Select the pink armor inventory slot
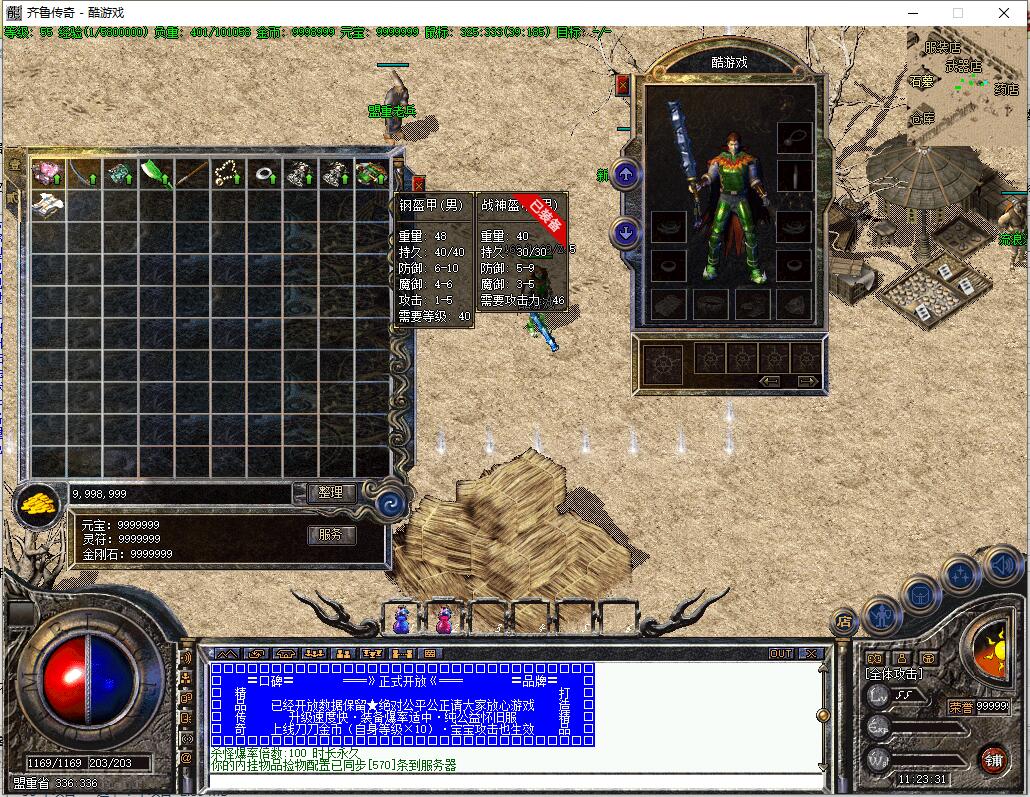 click(x=47, y=173)
